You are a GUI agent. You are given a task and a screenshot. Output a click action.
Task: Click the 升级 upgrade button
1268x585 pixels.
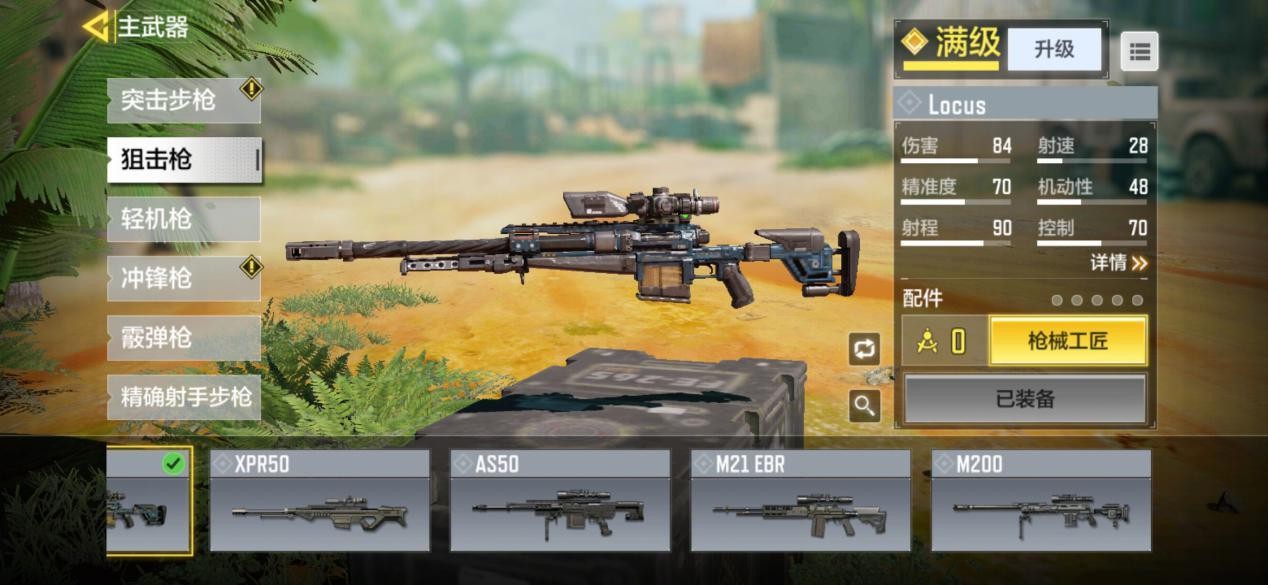pos(1053,49)
